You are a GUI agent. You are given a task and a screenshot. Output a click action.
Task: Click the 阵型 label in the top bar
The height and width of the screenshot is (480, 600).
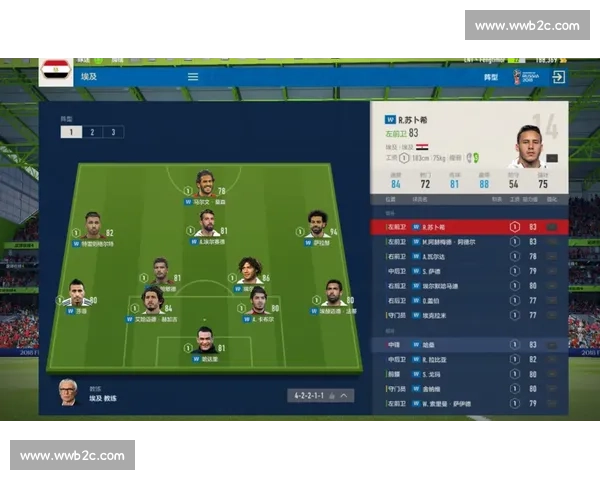point(491,77)
